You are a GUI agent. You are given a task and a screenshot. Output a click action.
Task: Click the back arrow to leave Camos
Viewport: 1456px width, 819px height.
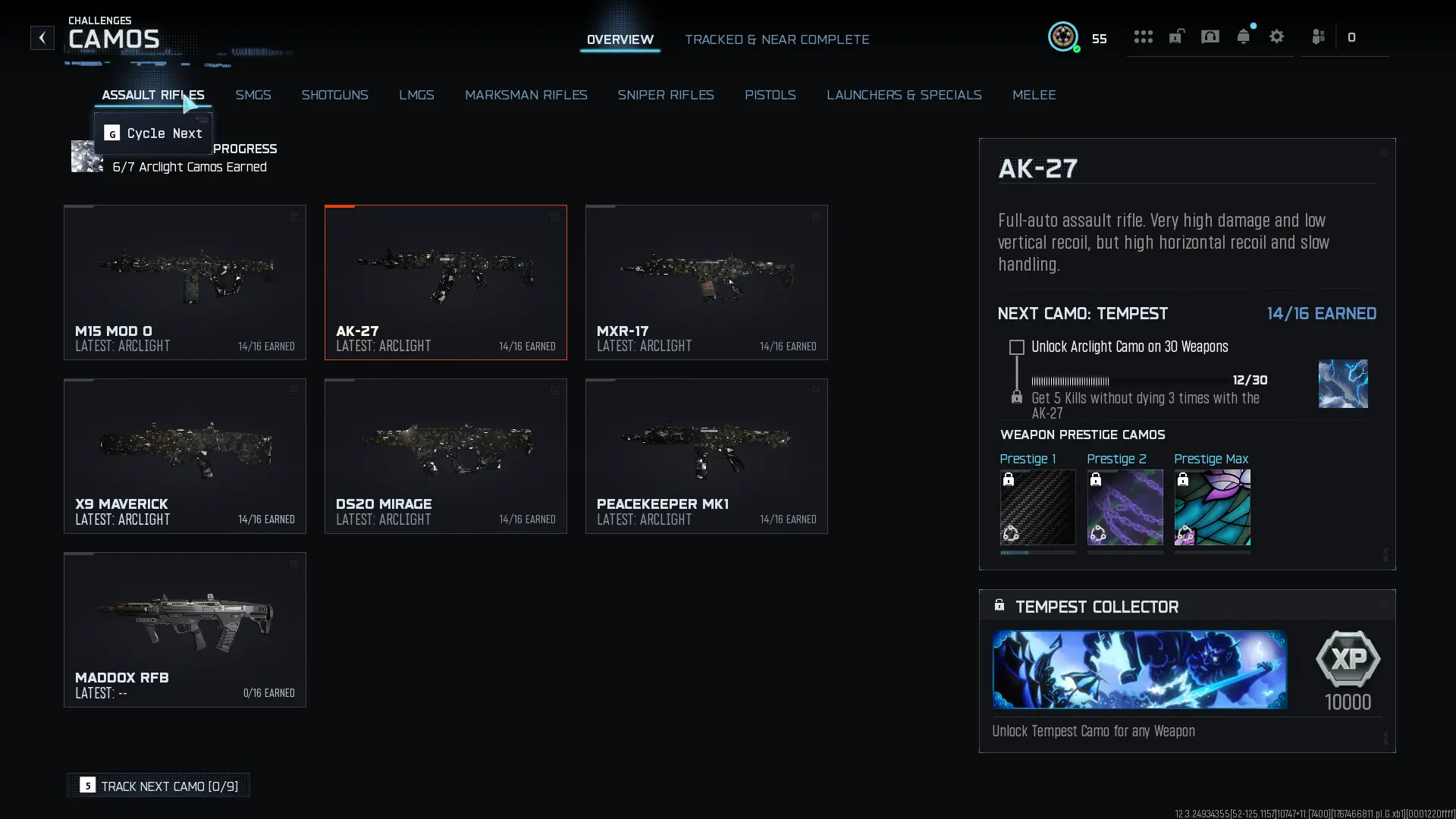[42, 38]
